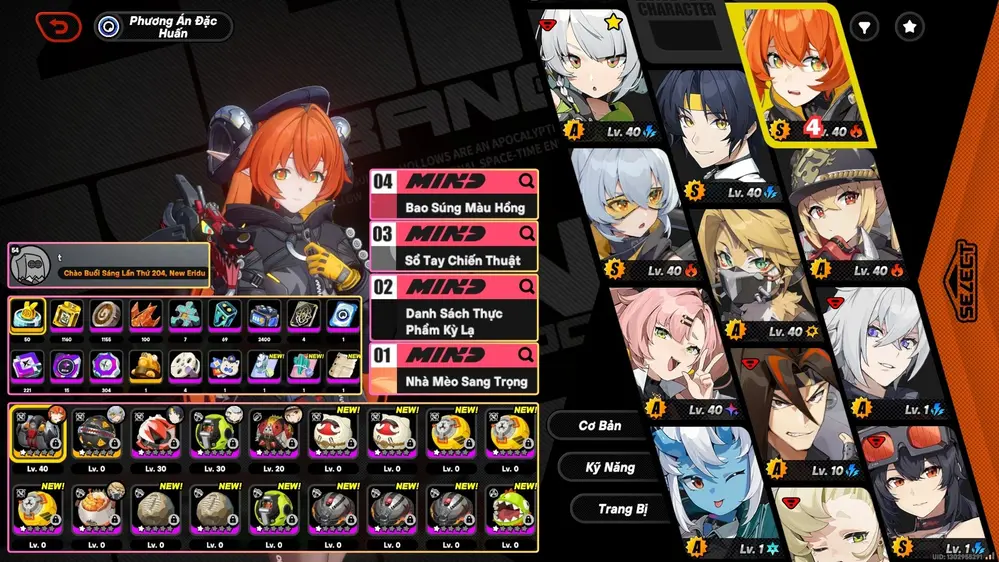Open the player profile card
This screenshot has height=562, width=999.
(x=110, y=265)
